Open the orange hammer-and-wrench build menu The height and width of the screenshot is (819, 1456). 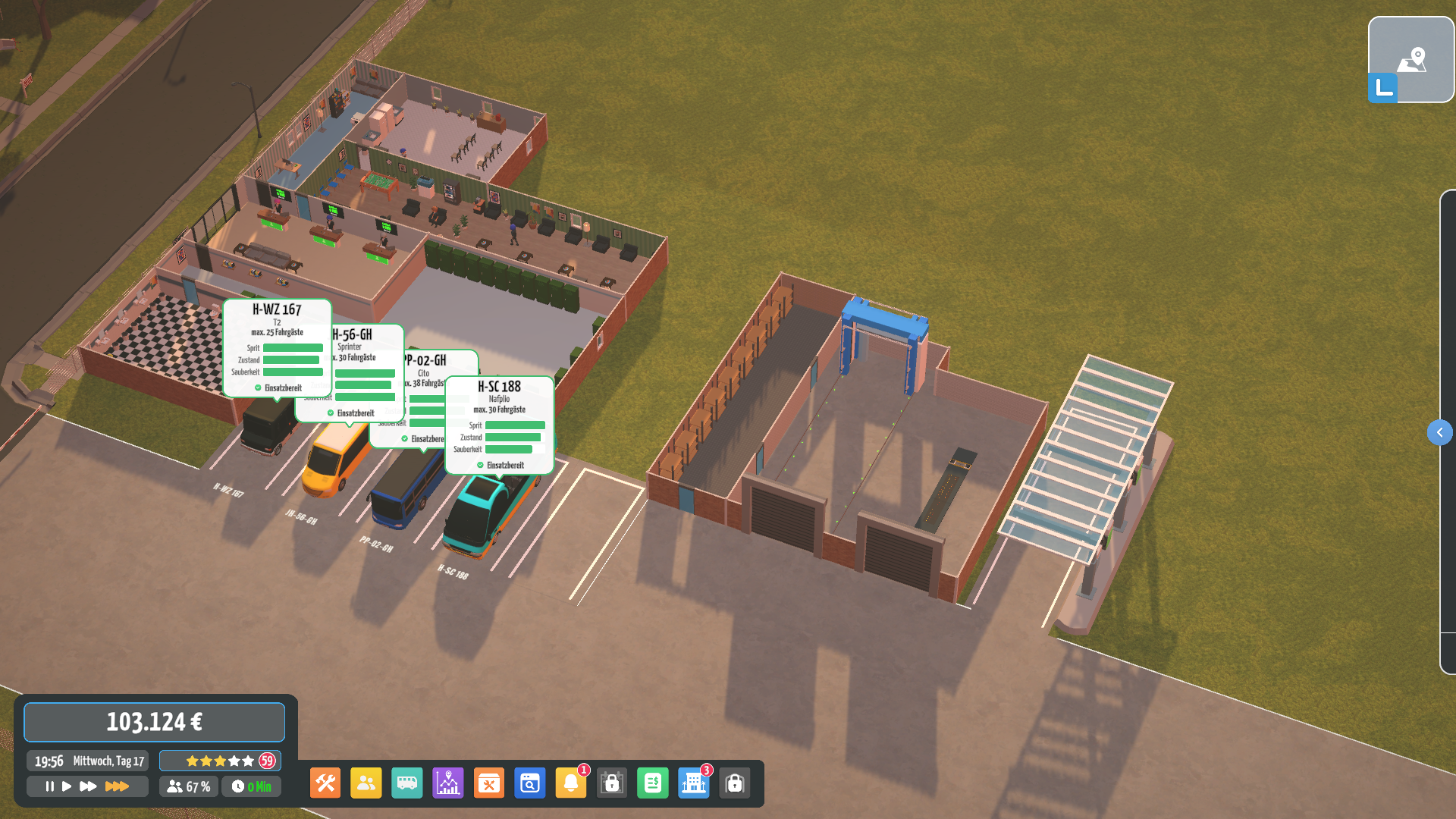(325, 783)
